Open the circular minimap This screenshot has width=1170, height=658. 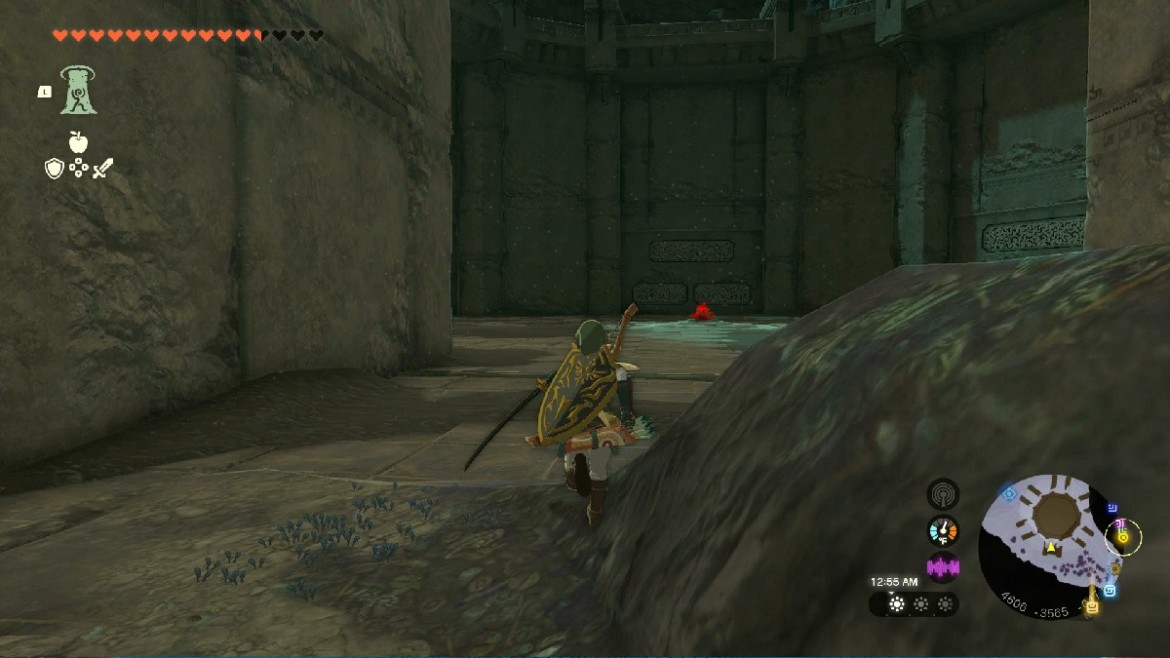[x=1050, y=545]
